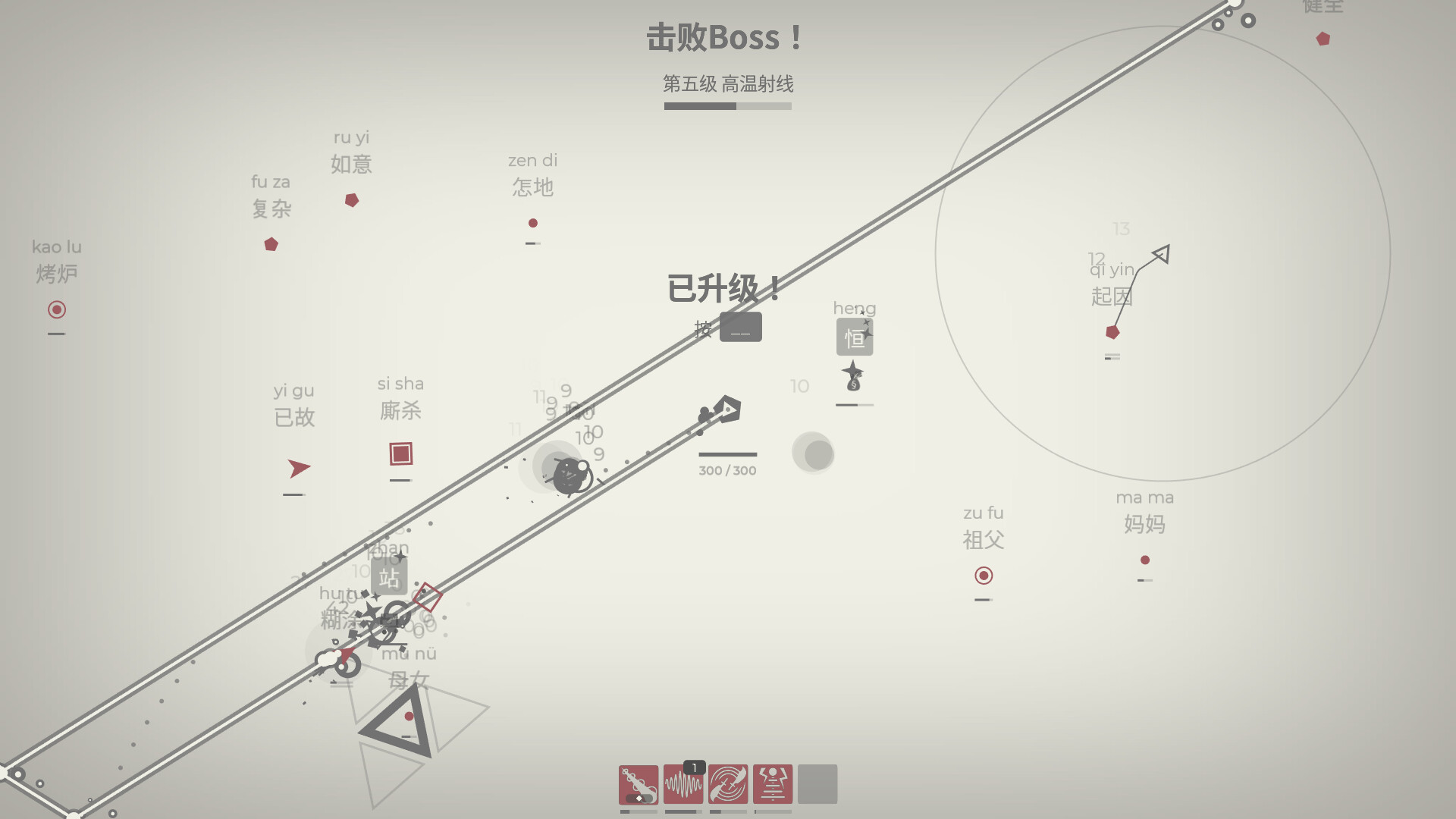
Task: Click the 300/300 ammo counter
Action: point(727,470)
